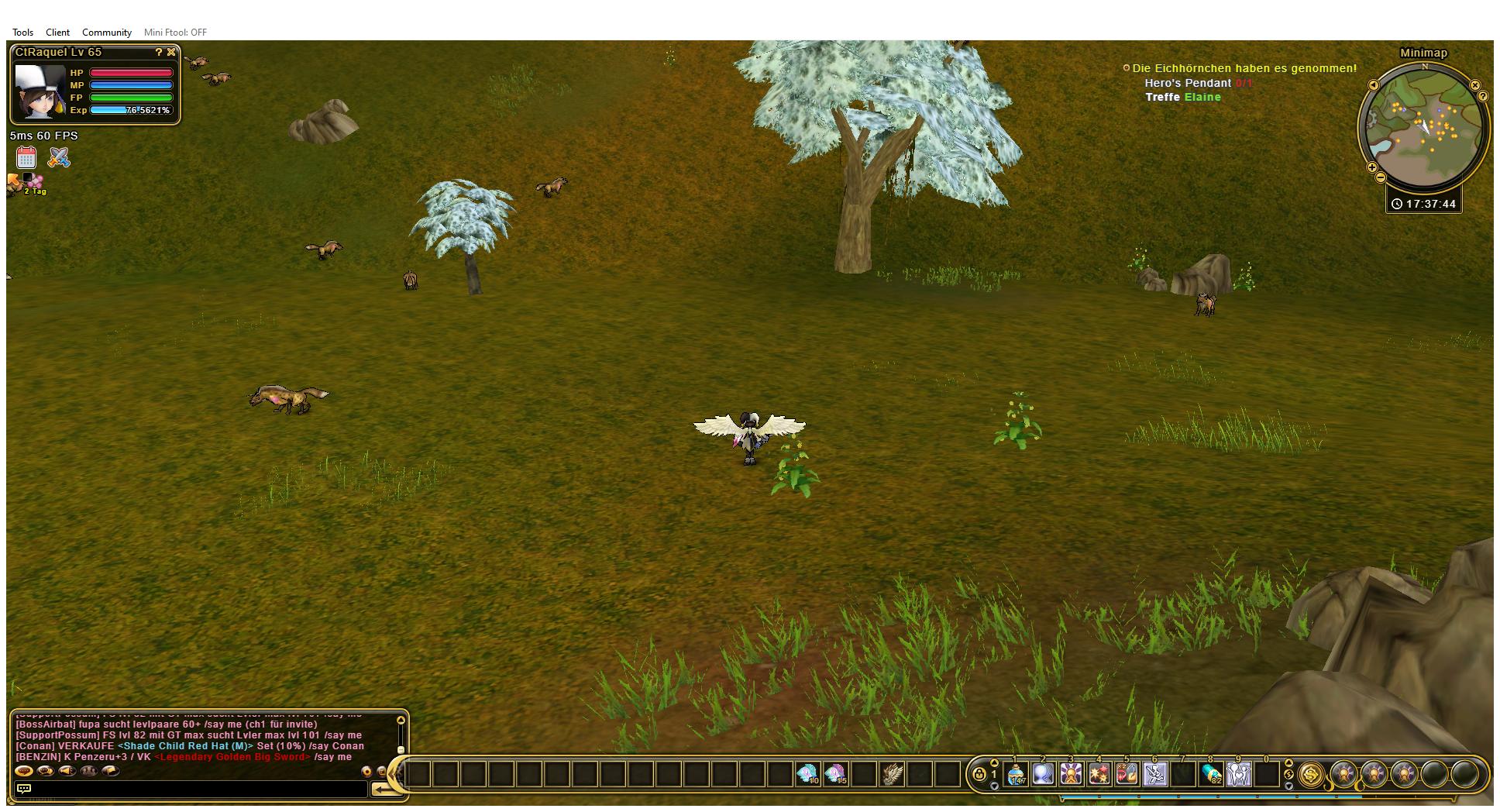Use the teal item in hotbar slot 8
The image size is (1500, 812).
1210,773
